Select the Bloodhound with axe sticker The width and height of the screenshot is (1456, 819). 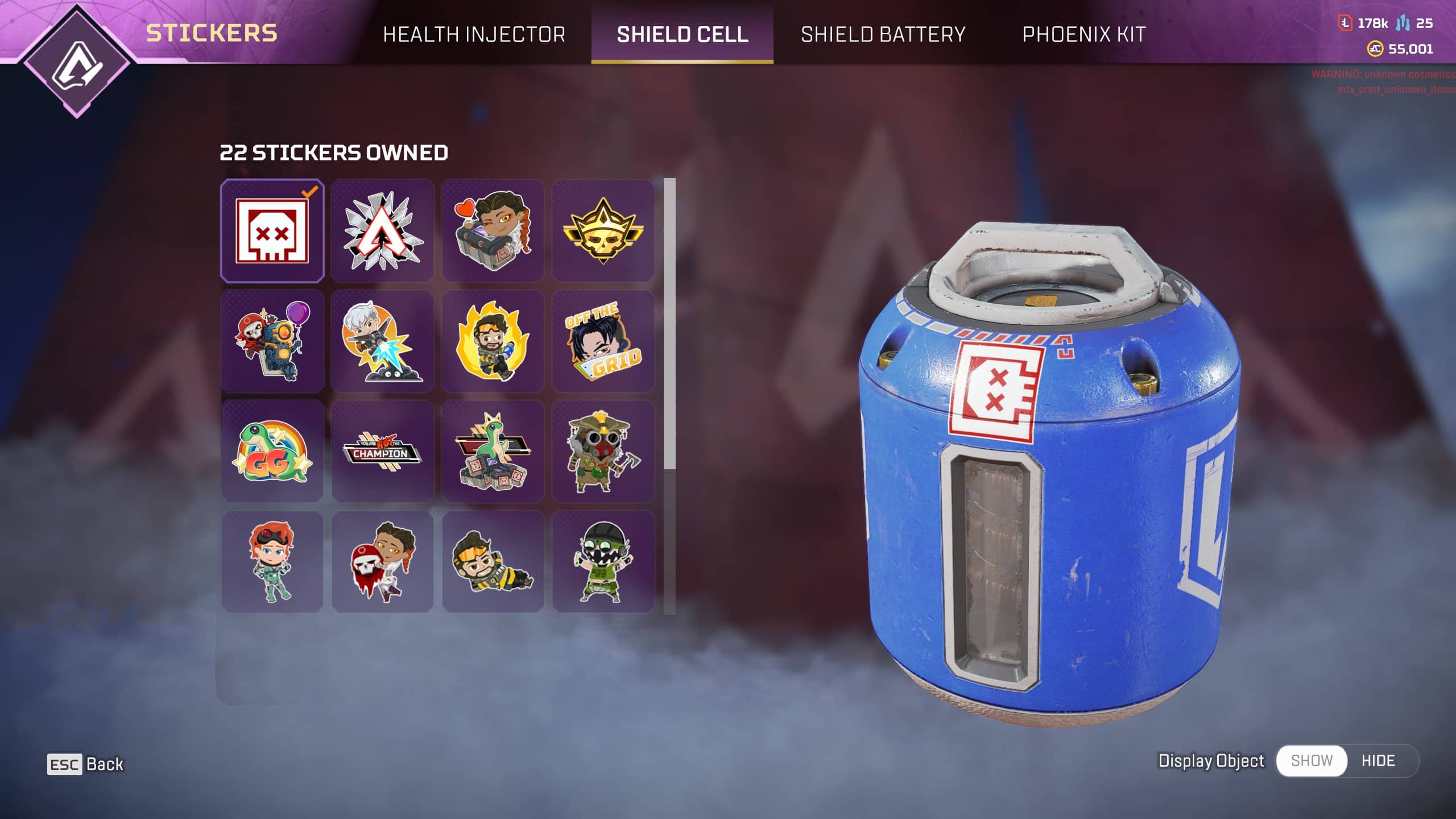[603, 452]
